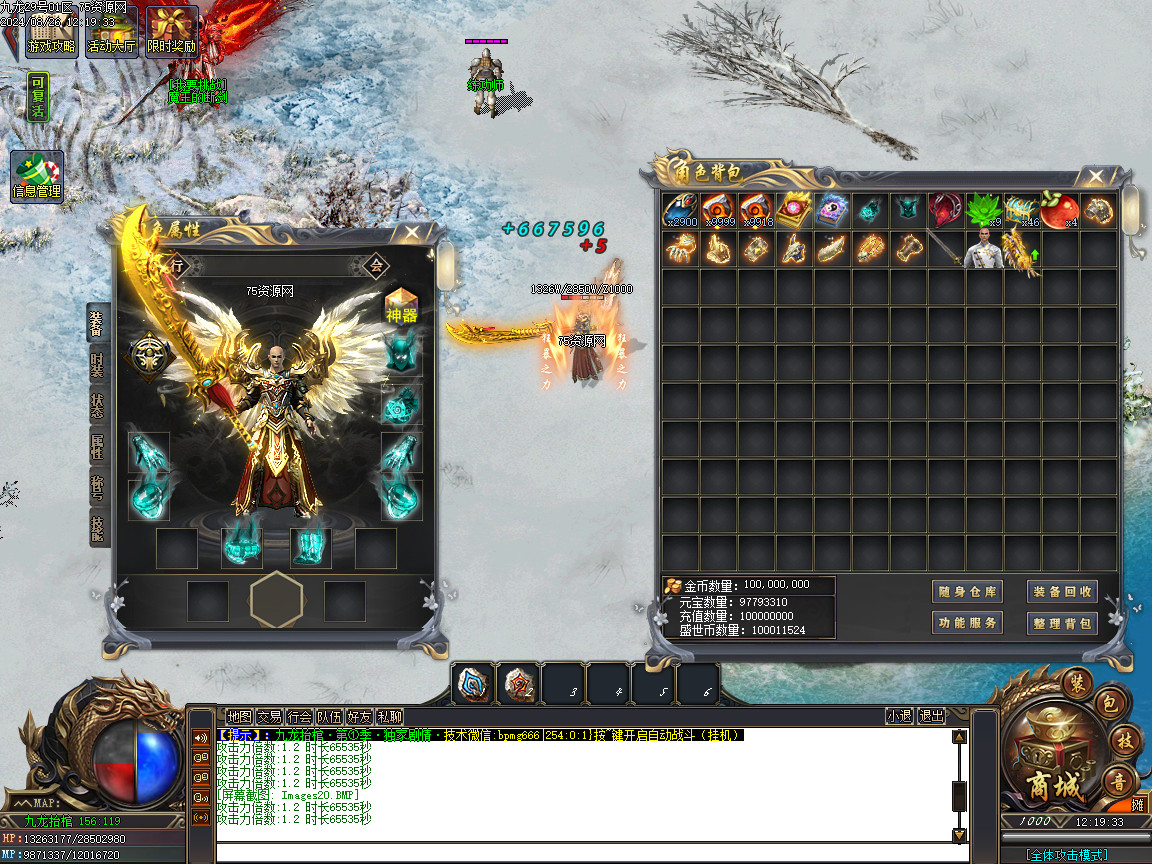Select the 交易 trade chat tab
The height and width of the screenshot is (864, 1152).
coord(269,716)
